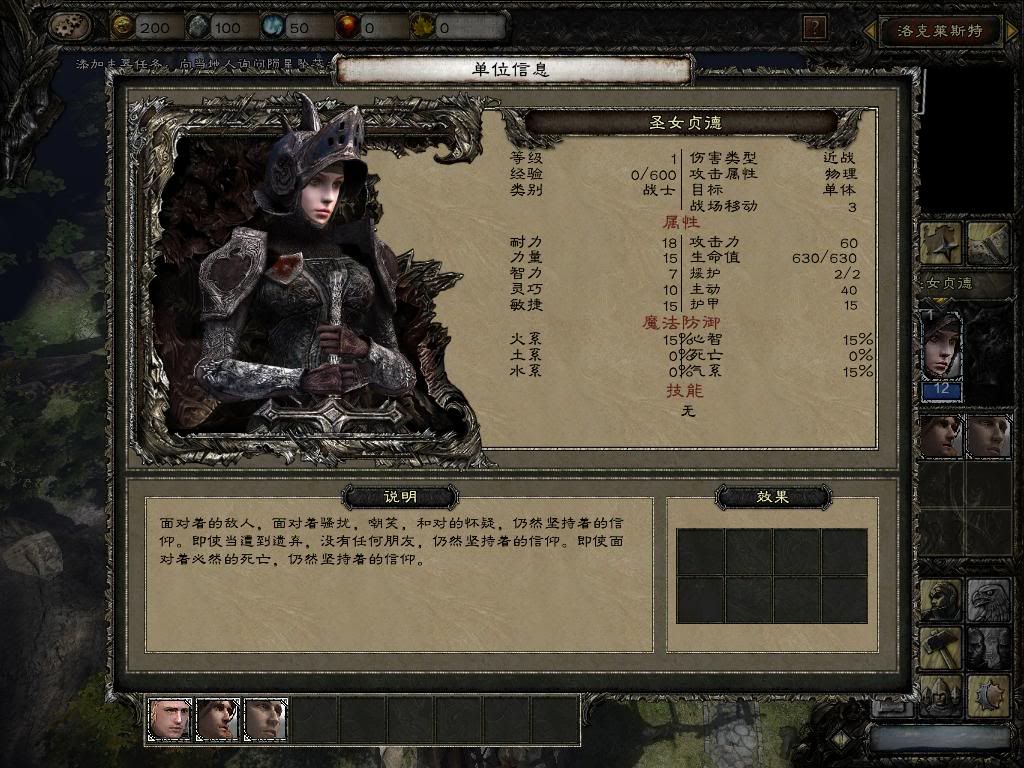Click the hooded warrior icon
1024x768 pixels.
tap(941, 601)
